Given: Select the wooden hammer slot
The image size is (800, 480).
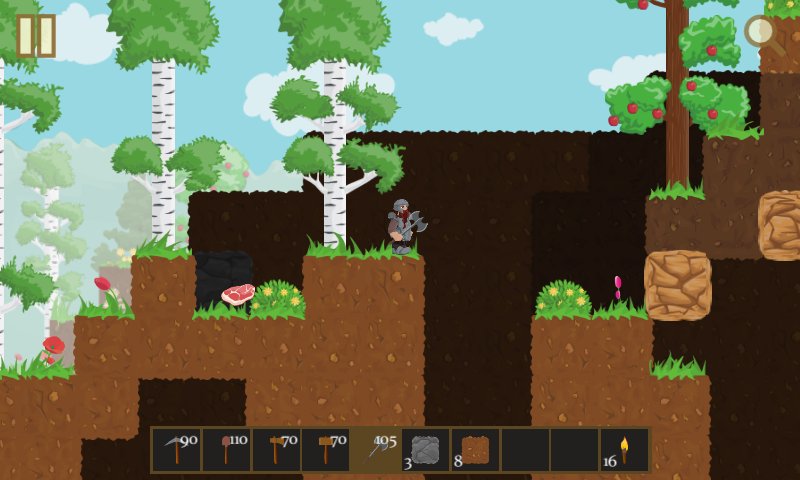Looking at the screenshot, I should pos(326,450).
